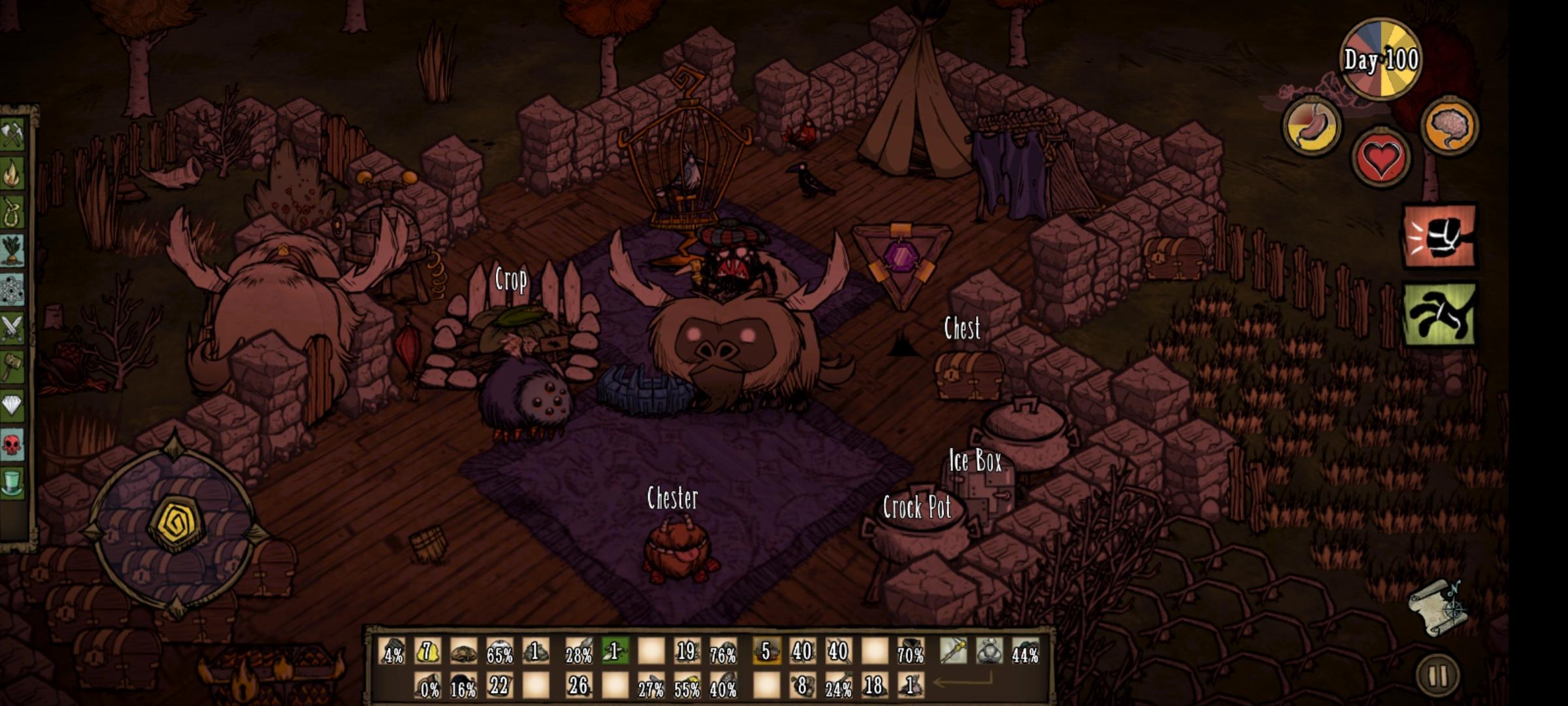Open the Fight crossed-swords crafting tab

(x=12, y=328)
